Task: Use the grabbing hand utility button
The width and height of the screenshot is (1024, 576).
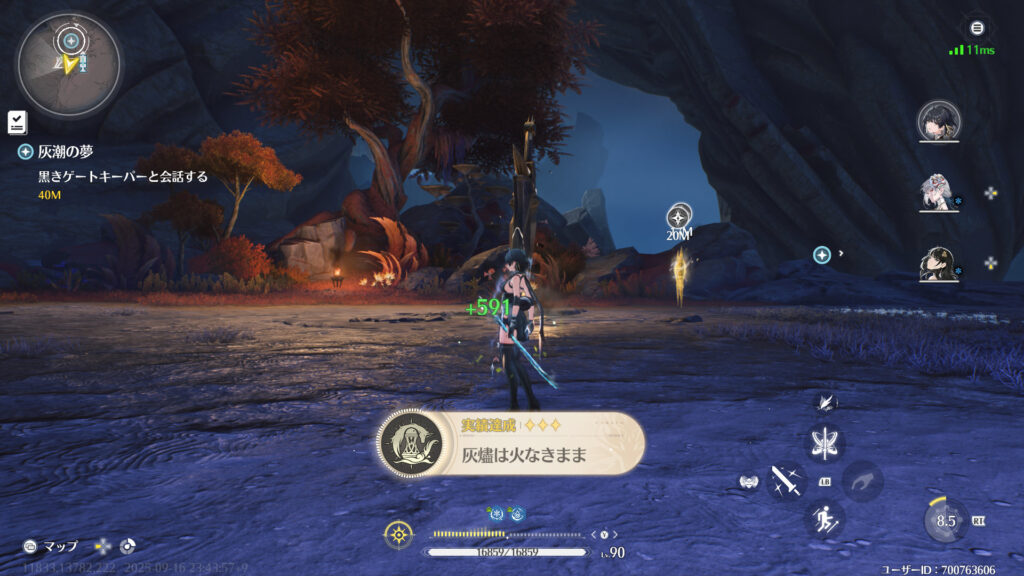Action: point(862,481)
